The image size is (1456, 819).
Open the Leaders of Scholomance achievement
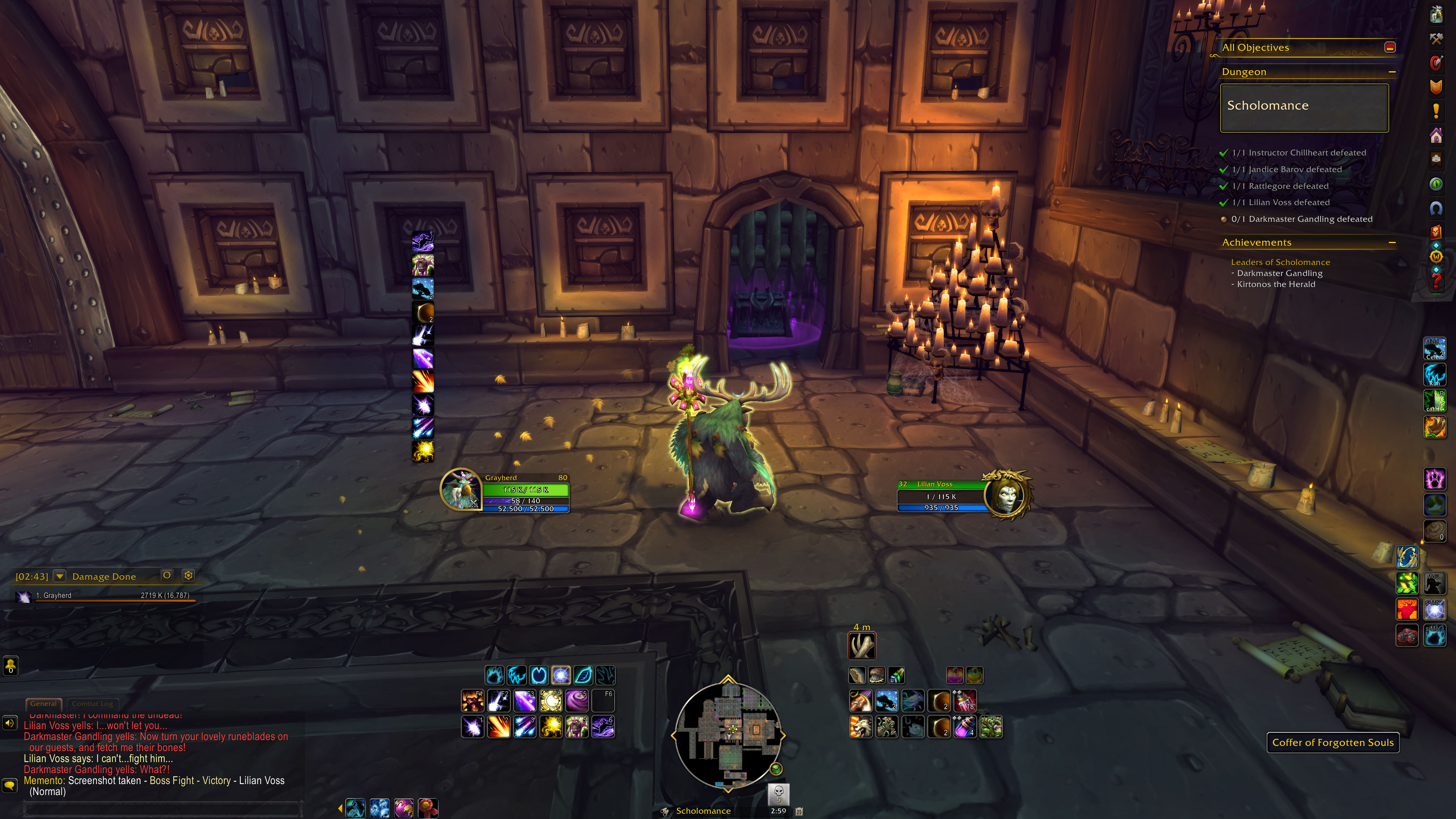click(1280, 262)
